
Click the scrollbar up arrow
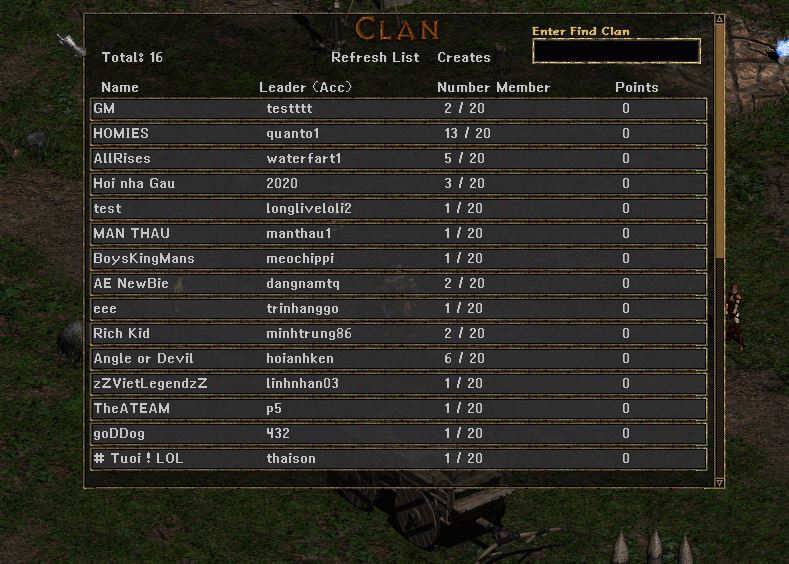720,18
